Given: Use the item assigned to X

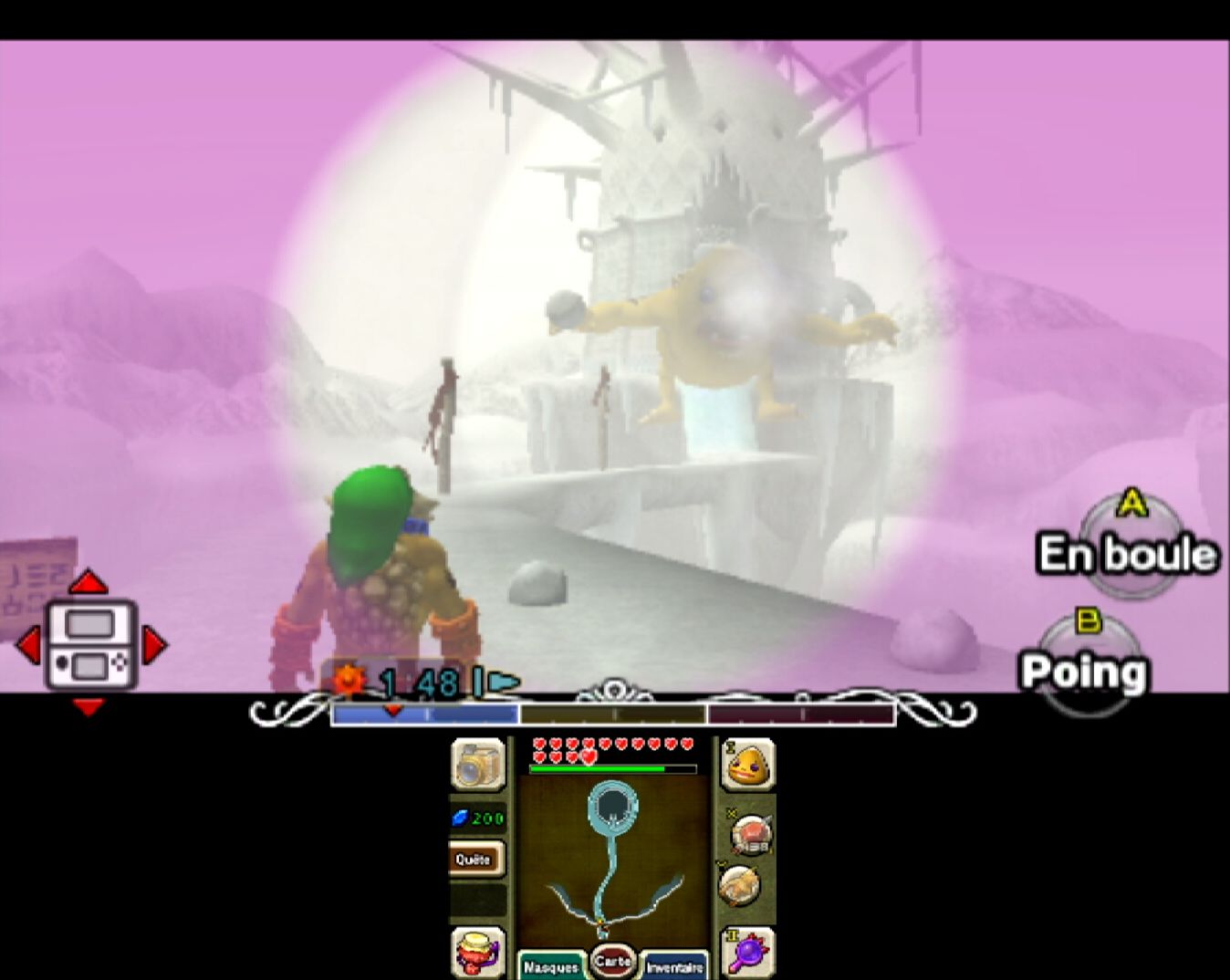Looking at the screenshot, I should pyautogui.click(x=750, y=833).
